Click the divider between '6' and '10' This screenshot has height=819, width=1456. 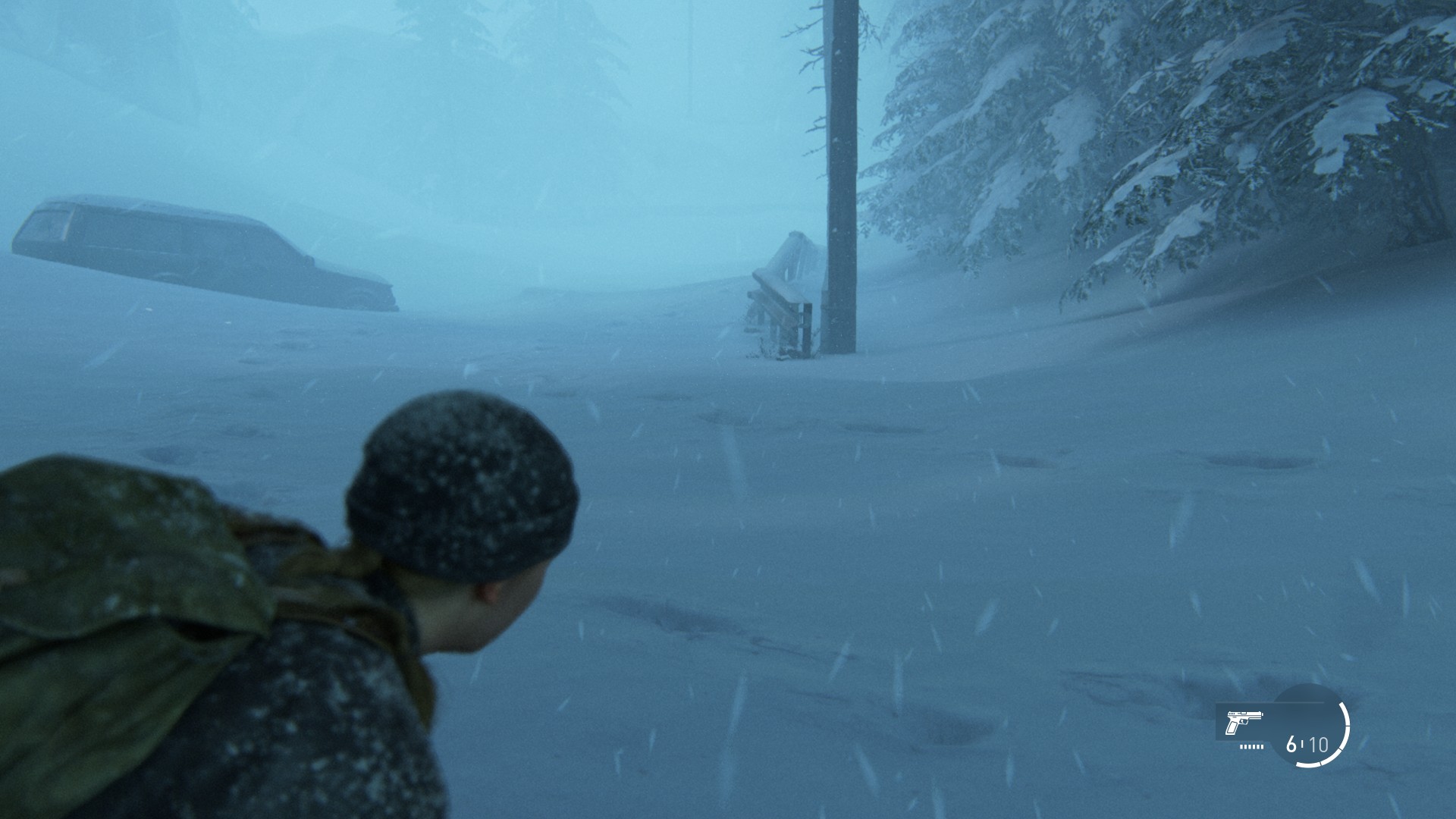click(x=1301, y=745)
